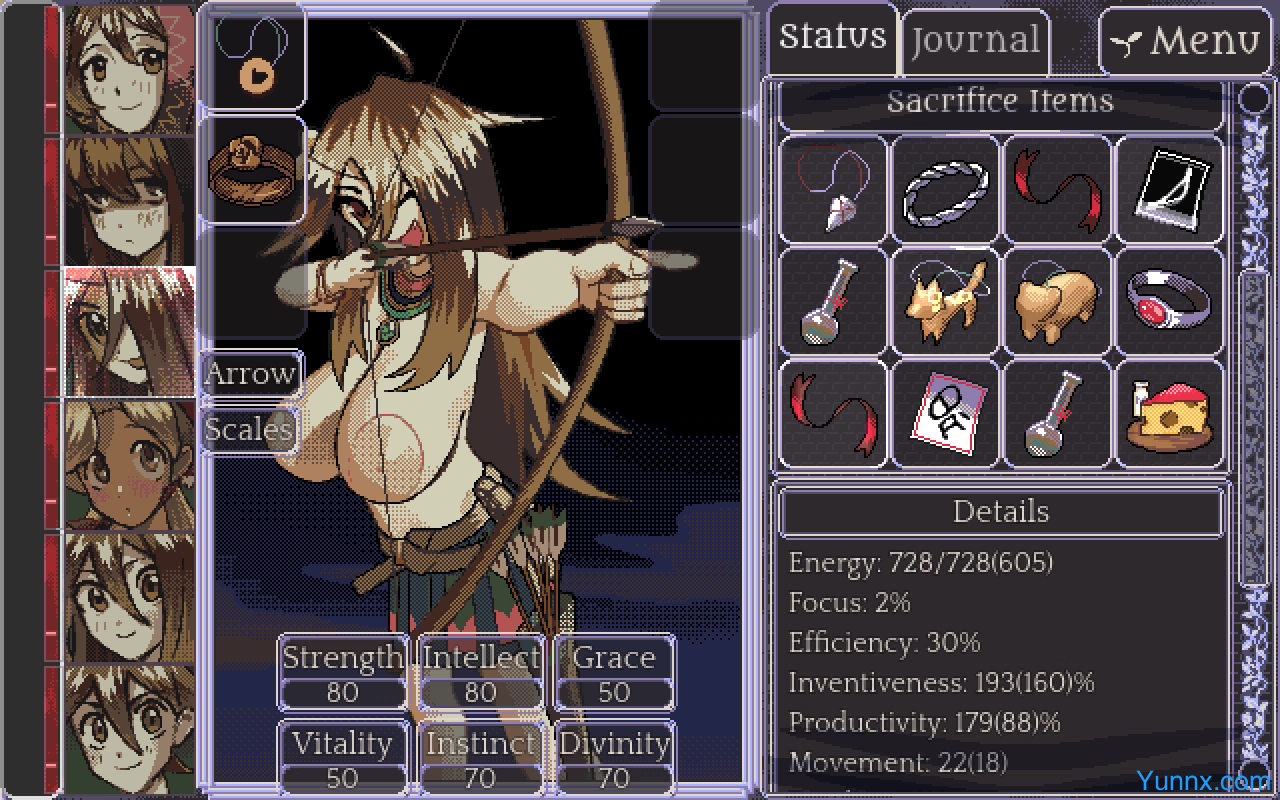The width and height of the screenshot is (1280, 800).
Task: Select the Status tab
Action: coord(833,38)
